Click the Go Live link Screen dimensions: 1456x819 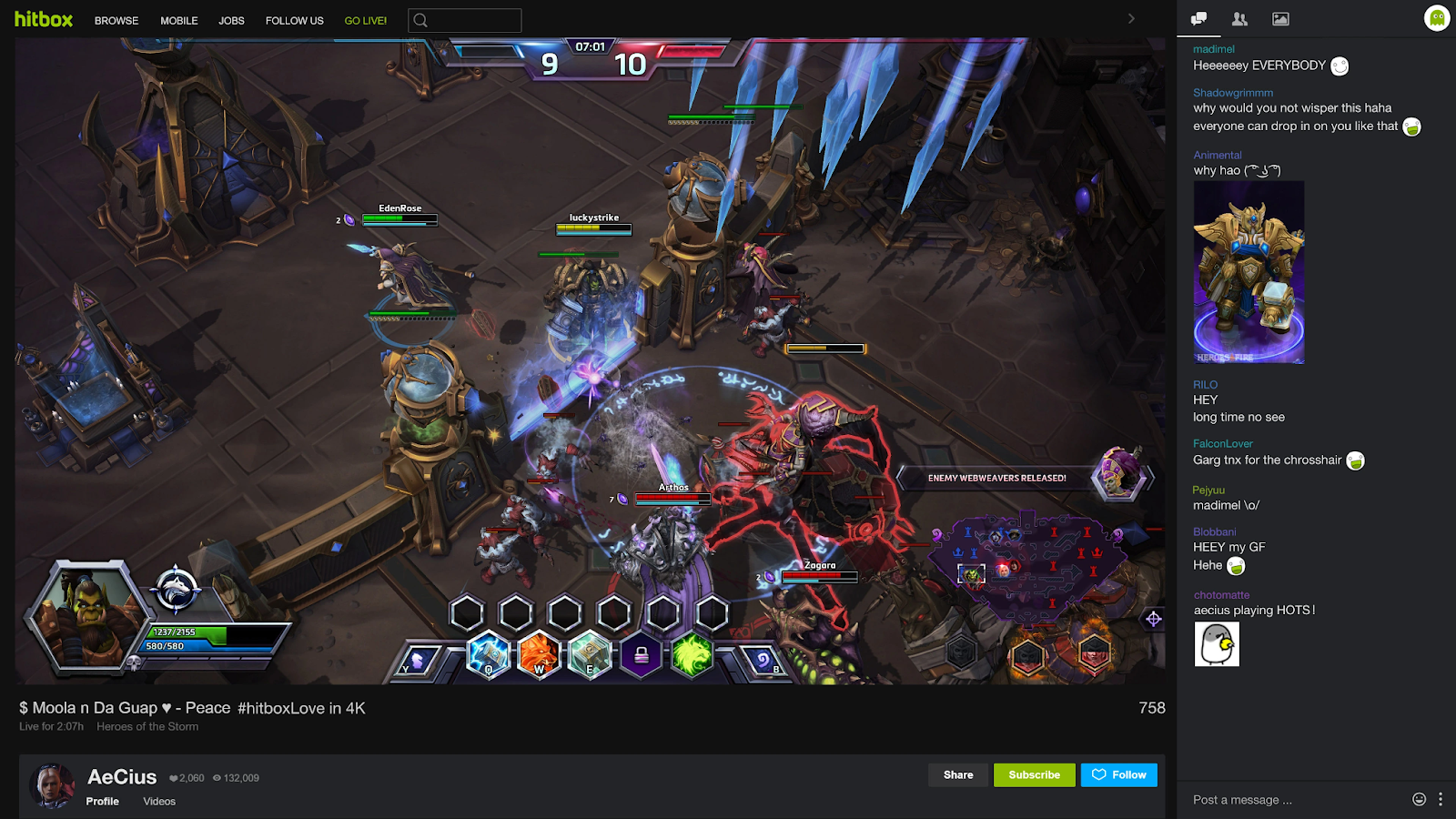(x=365, y=21)
